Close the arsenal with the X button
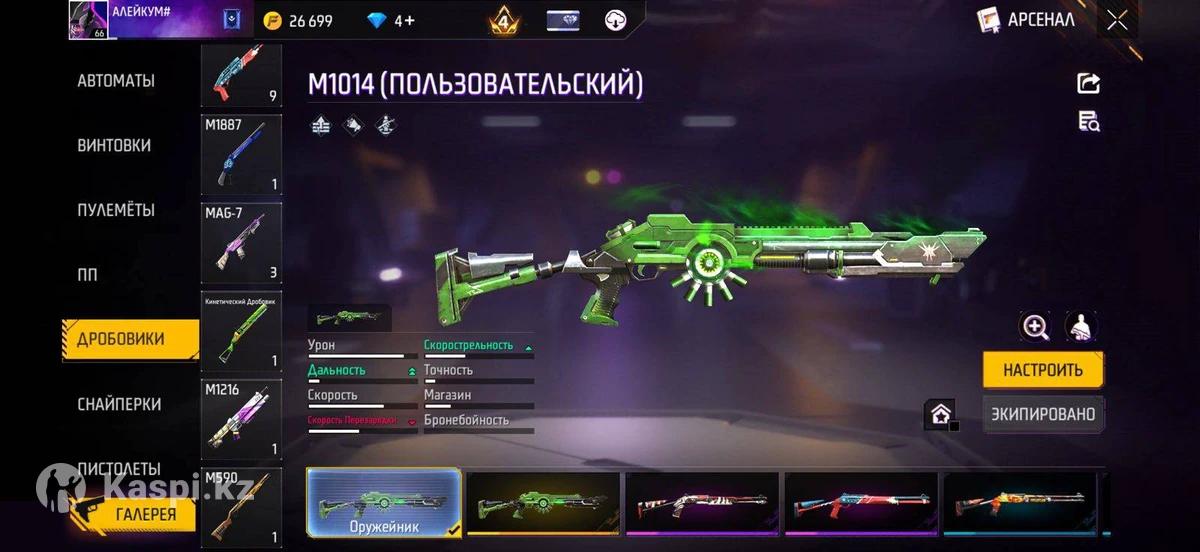This screenshot has height=552, width=1200. tap(1117, 20)
